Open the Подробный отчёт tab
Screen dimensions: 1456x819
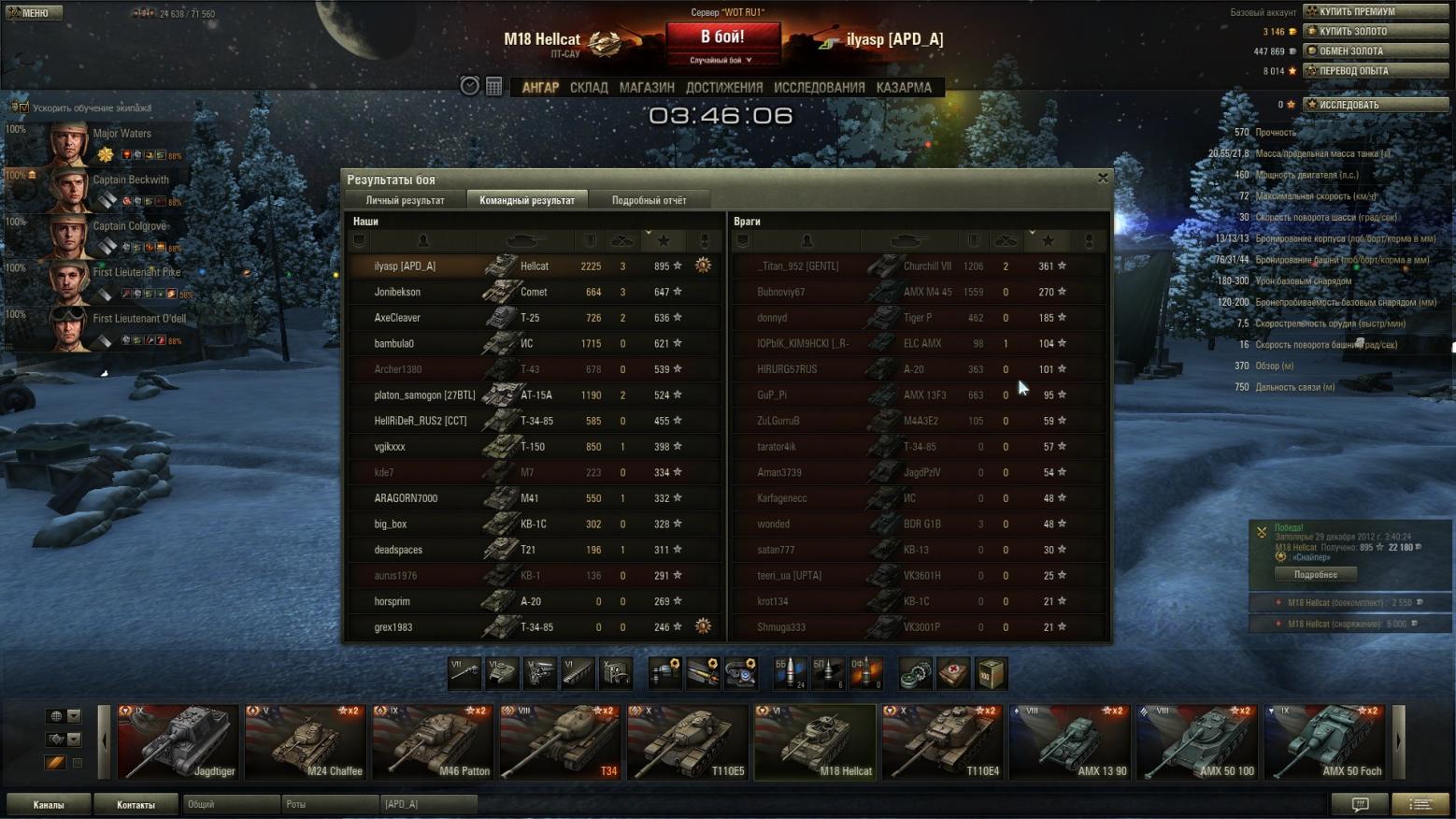649,200
